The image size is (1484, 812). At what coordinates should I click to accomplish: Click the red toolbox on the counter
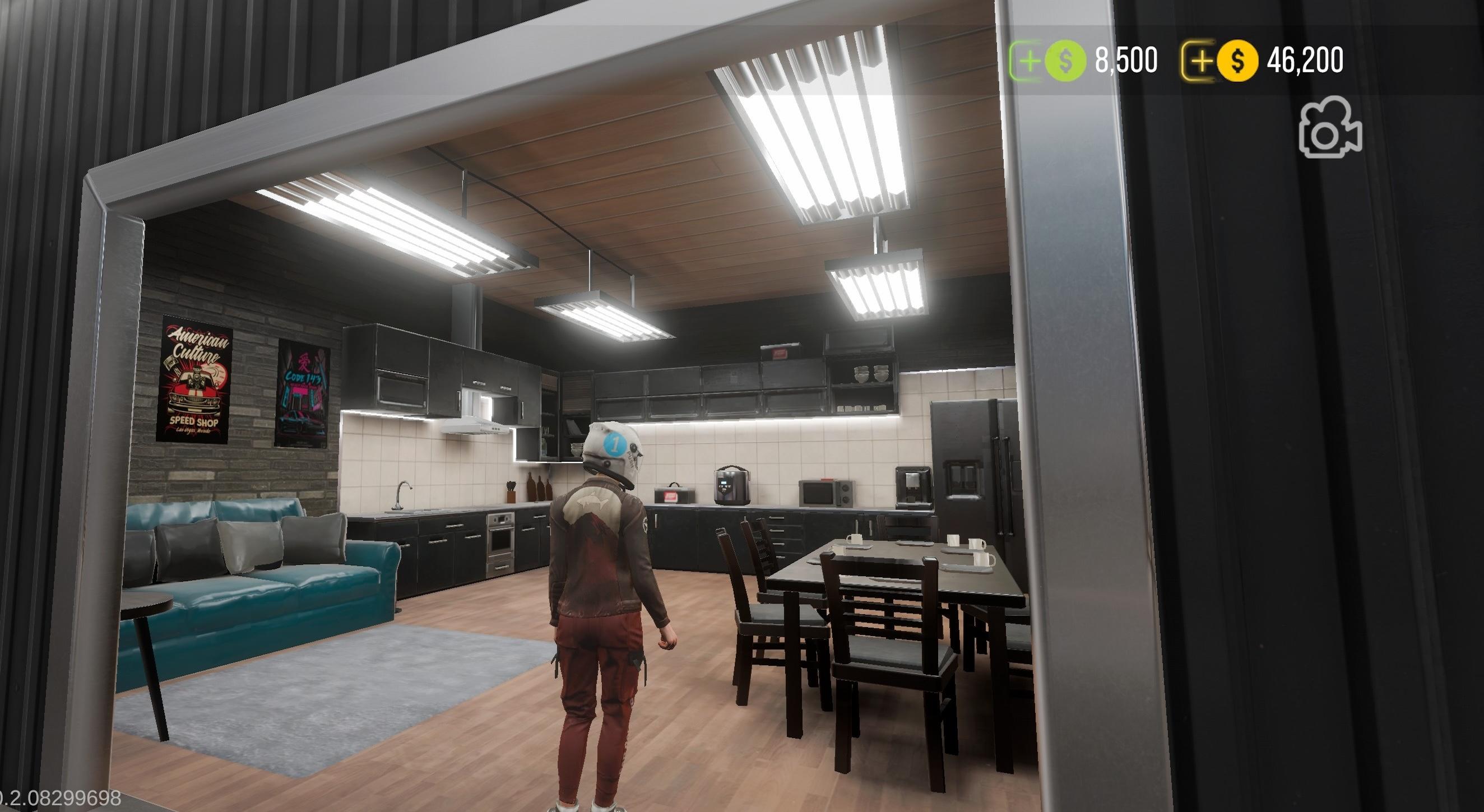coord(671,495)
